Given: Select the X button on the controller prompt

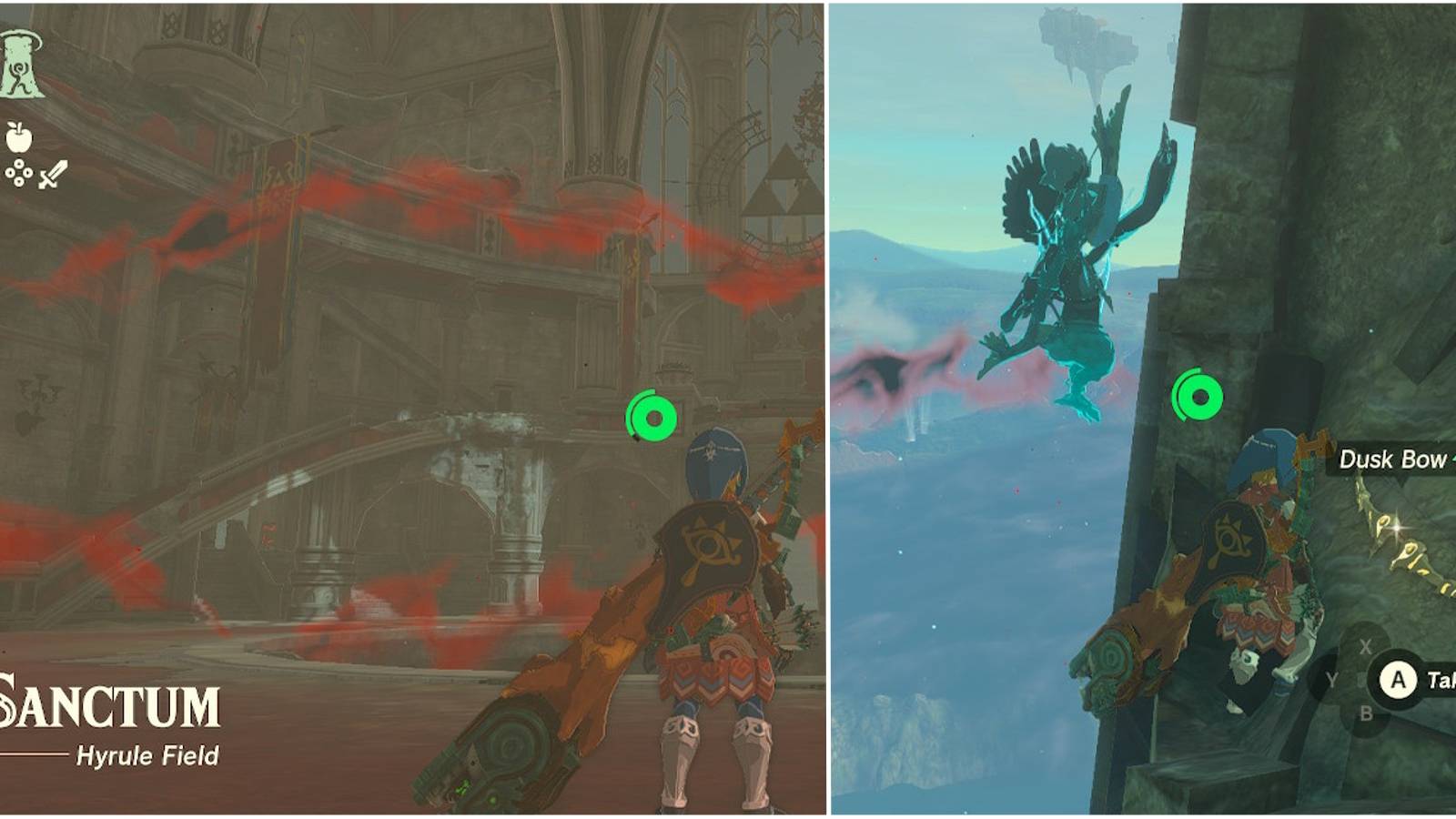Looking at the screenshot, I should tap(1365, 646).
